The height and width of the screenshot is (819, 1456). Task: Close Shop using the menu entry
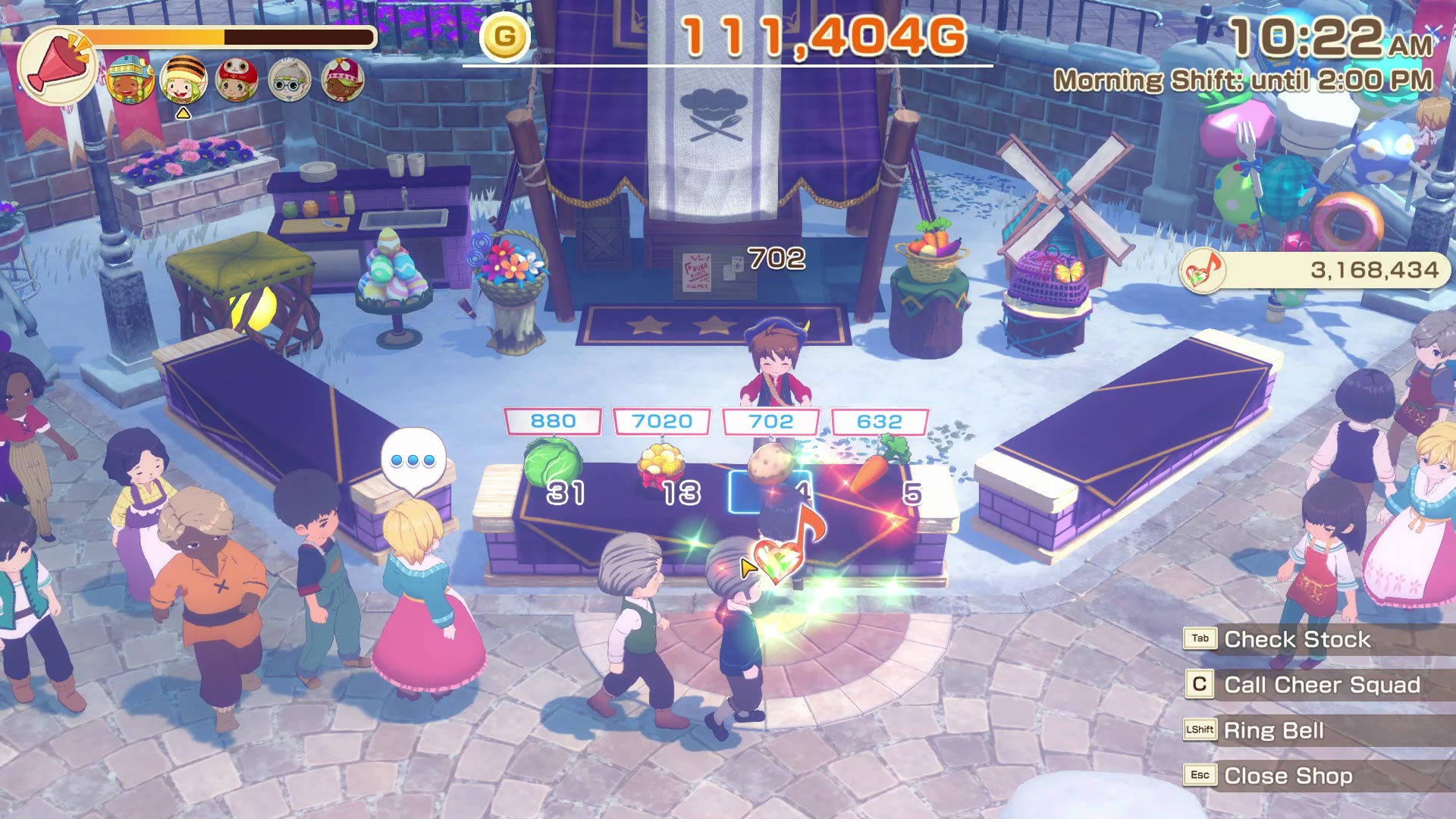pos(1288,776)
